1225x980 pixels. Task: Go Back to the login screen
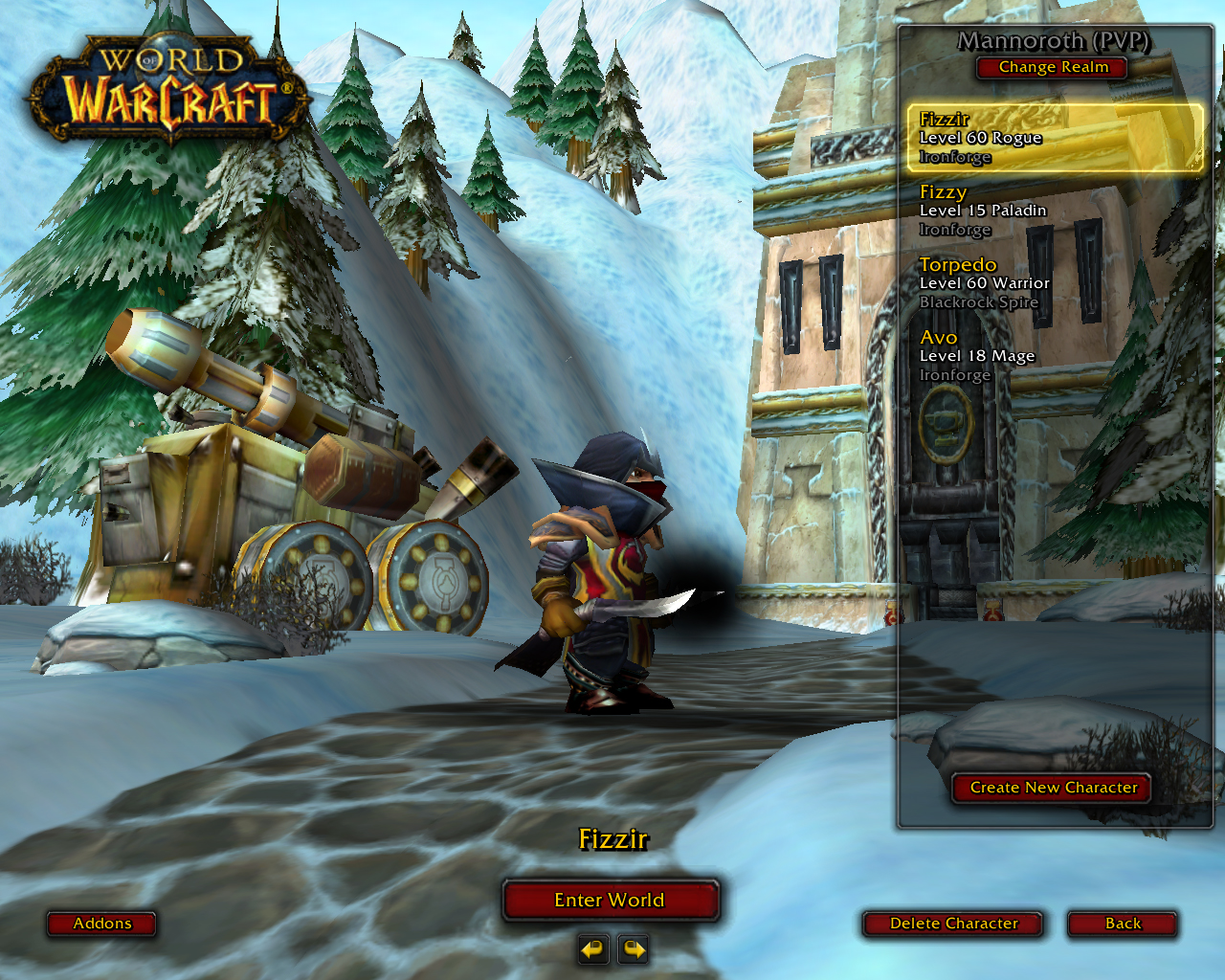1123,924
